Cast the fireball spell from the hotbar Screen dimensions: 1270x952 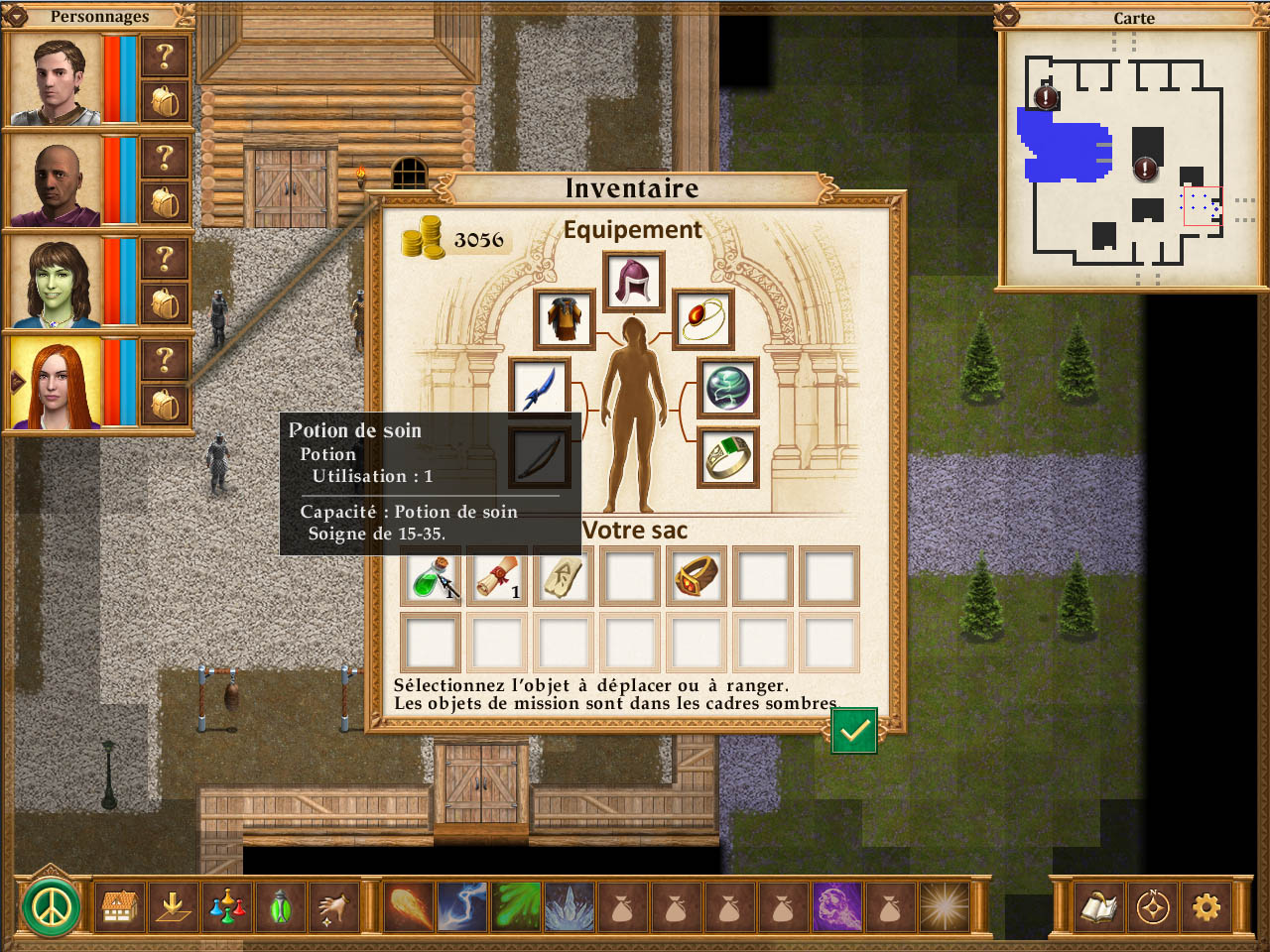click(x=409, y=906)
